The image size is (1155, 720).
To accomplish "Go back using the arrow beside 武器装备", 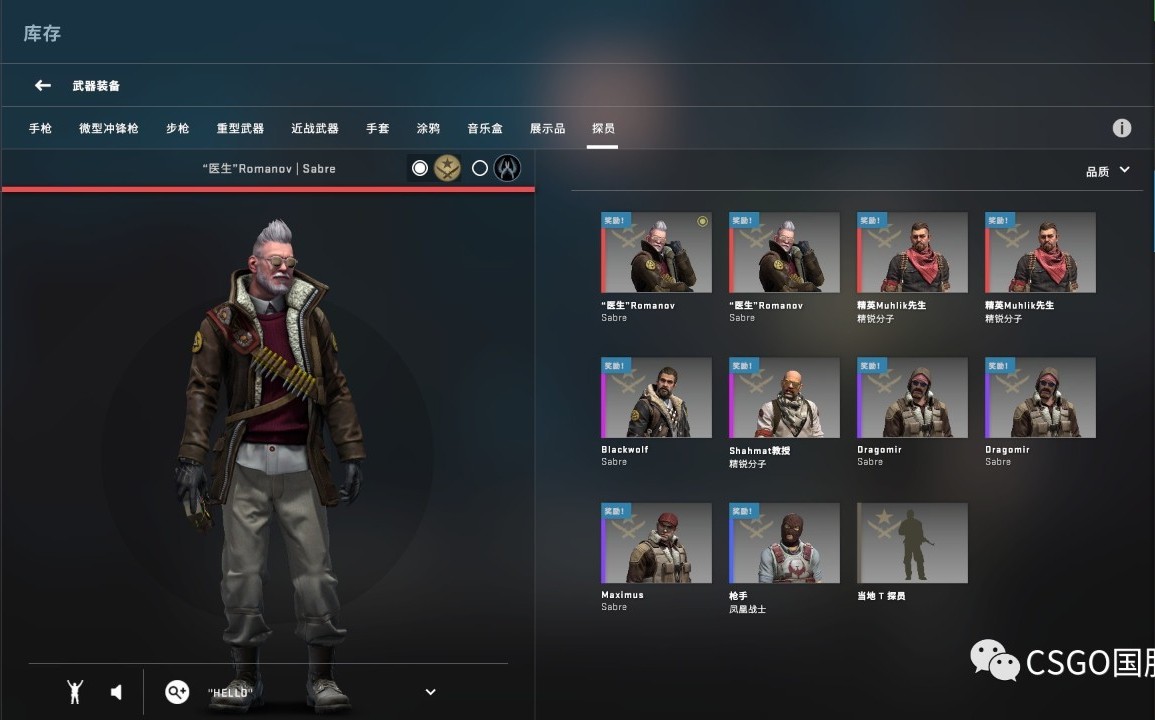I will [43, 86].
